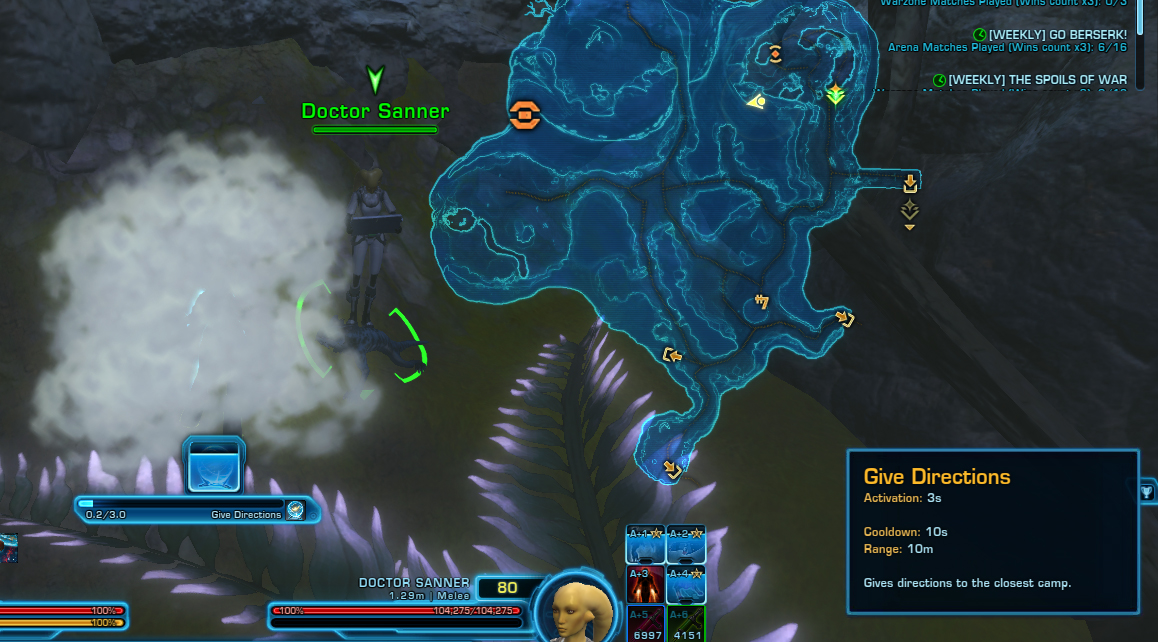The image size is (1158, 642).
Task: Activate the A+4 ability slot
Action: tap(686, 585)
